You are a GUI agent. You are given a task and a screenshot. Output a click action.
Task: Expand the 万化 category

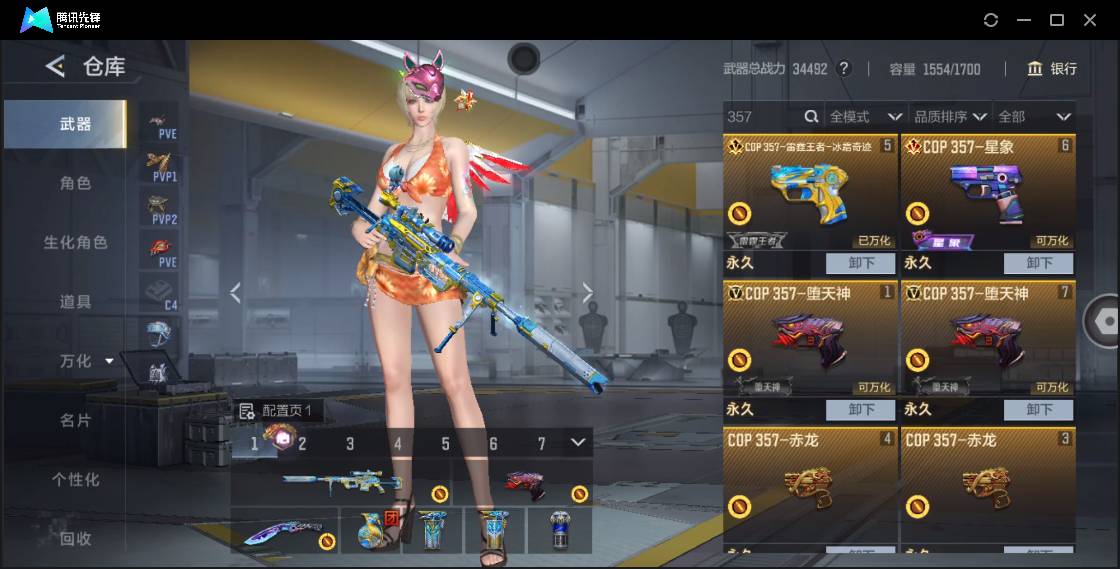click(86, 361)
